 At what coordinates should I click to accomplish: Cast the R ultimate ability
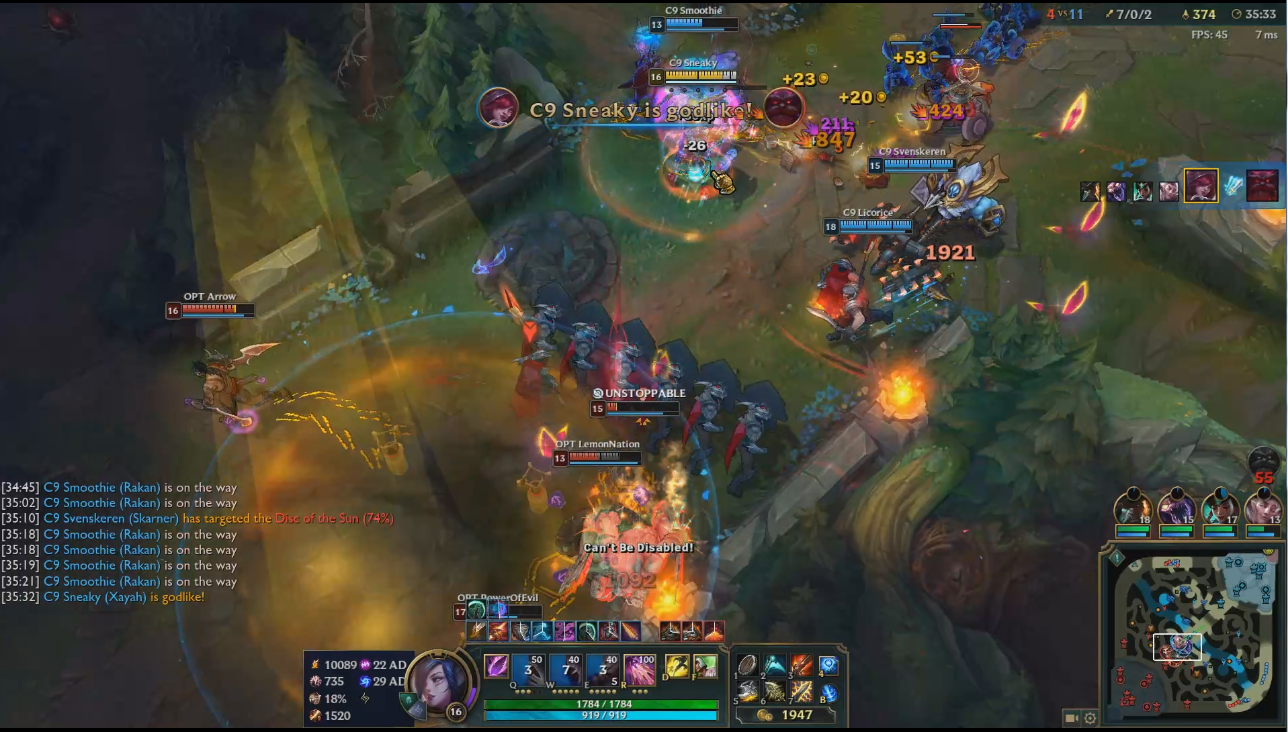[x=640, y=669]
